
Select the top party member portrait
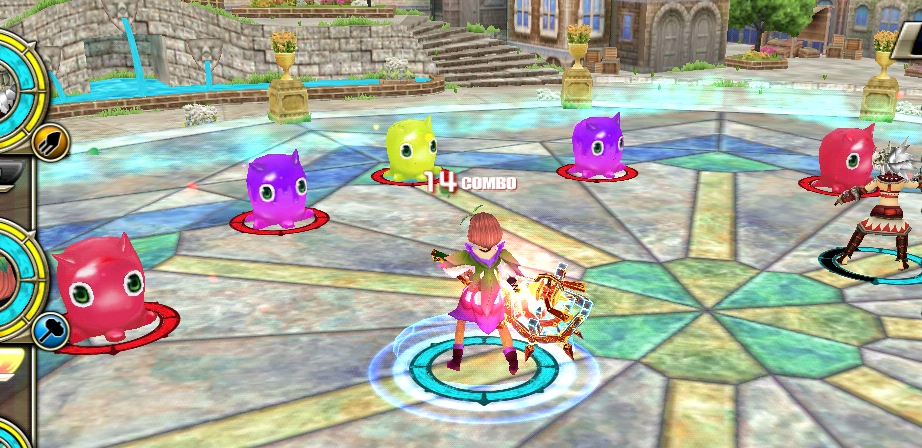[x=10, y=88]
